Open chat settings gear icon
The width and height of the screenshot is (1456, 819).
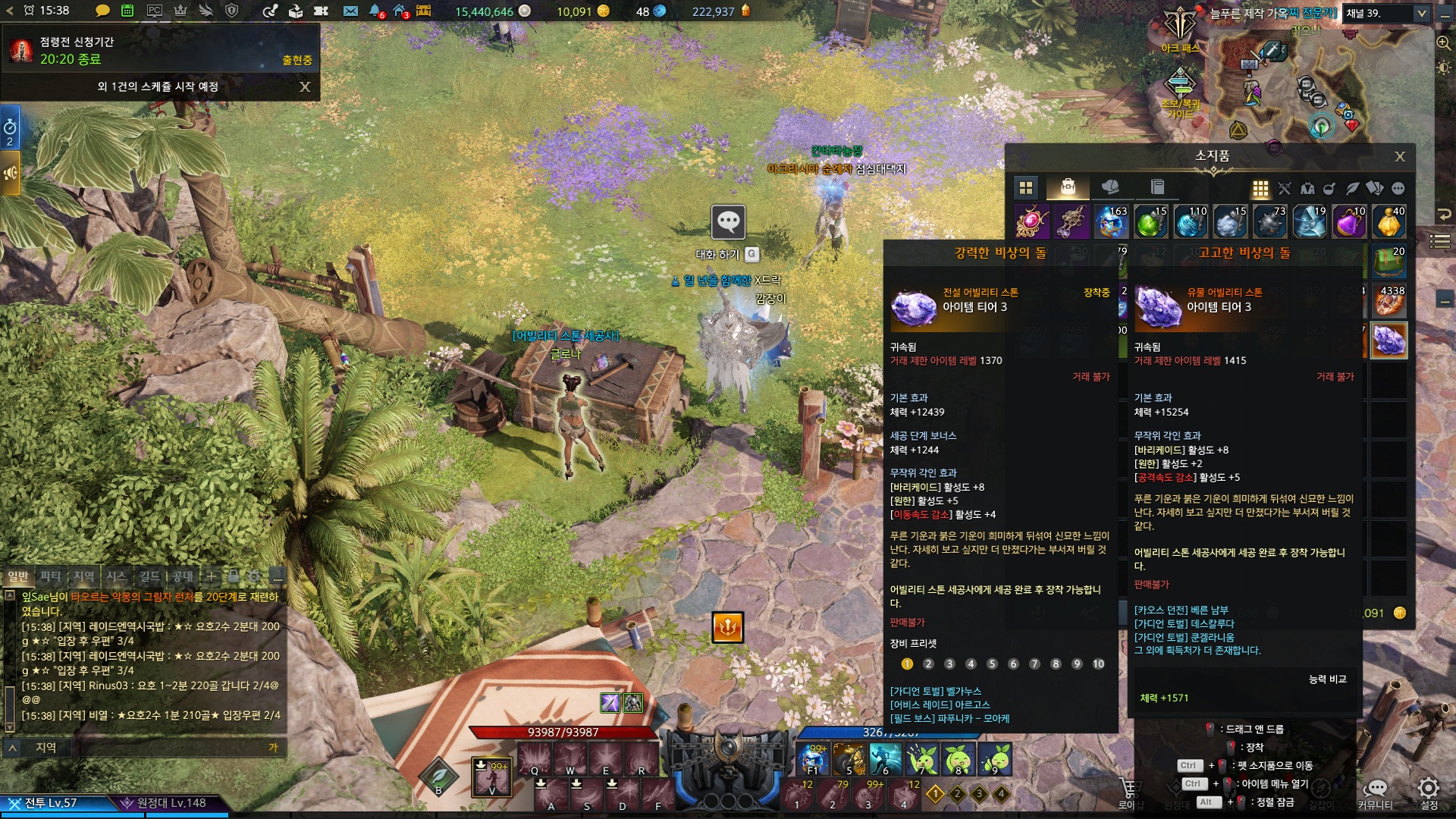click(255, 576)
